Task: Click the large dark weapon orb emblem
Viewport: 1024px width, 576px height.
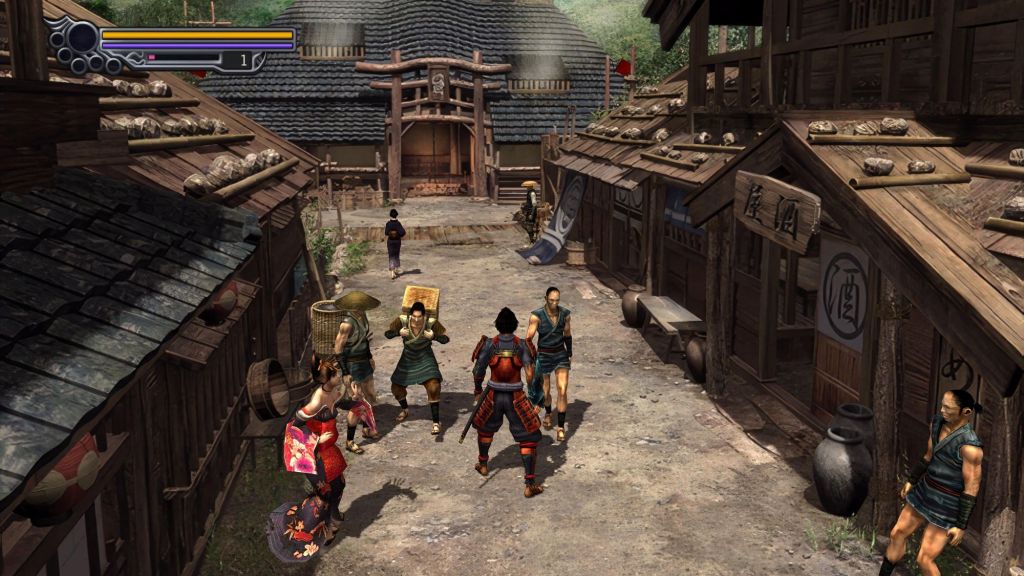Action: tap(82, 39)
